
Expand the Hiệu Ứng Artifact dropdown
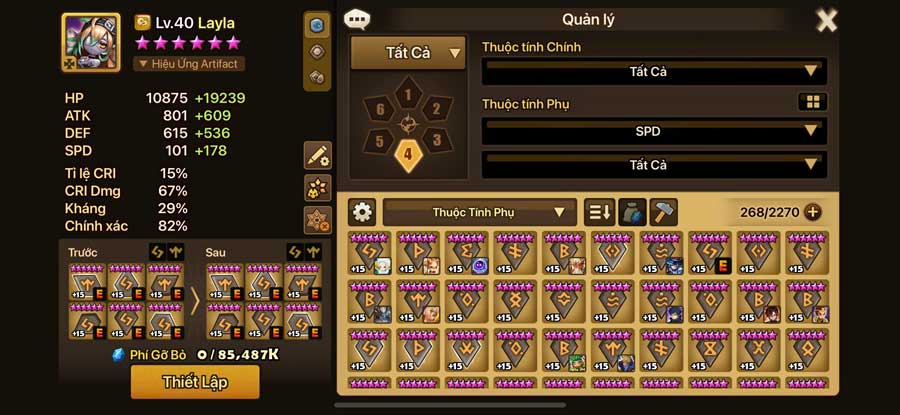(189, 63)
